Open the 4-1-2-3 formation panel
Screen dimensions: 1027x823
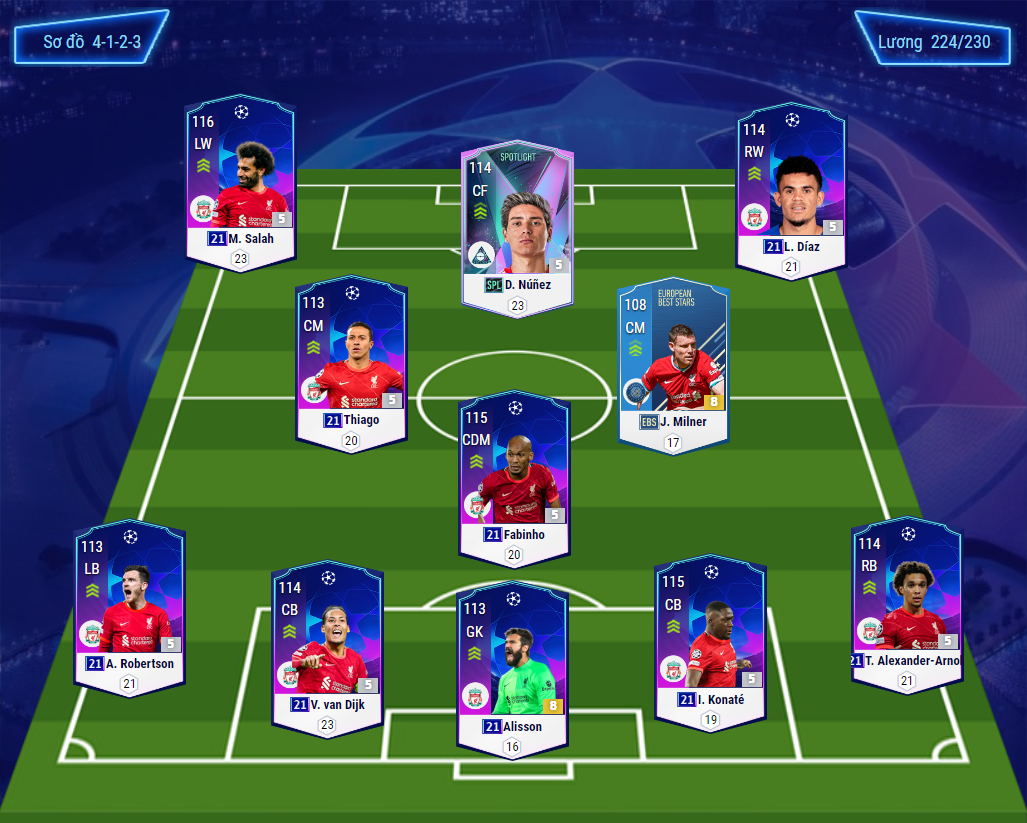pos(91,42)
